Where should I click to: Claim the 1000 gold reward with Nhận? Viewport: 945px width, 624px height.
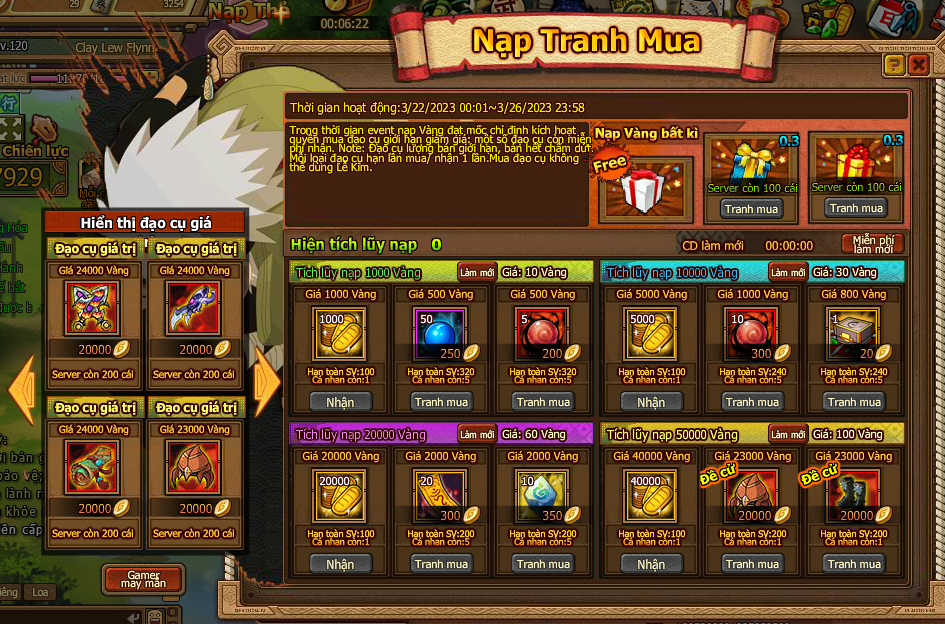pyautogui.click(x=340, y=402)
